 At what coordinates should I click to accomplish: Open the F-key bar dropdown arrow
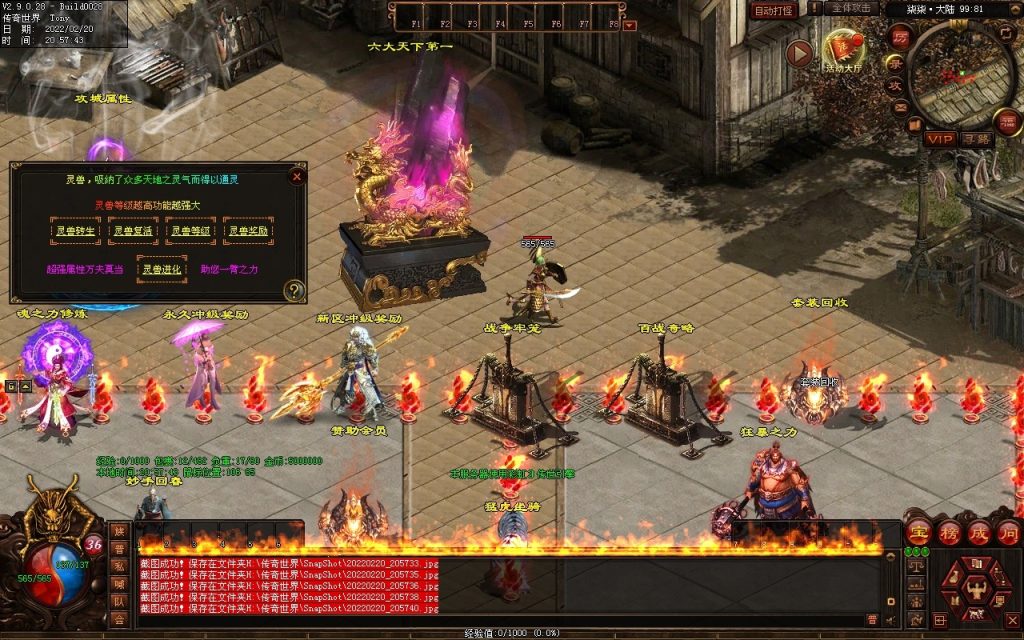click(x=630, y=25)
